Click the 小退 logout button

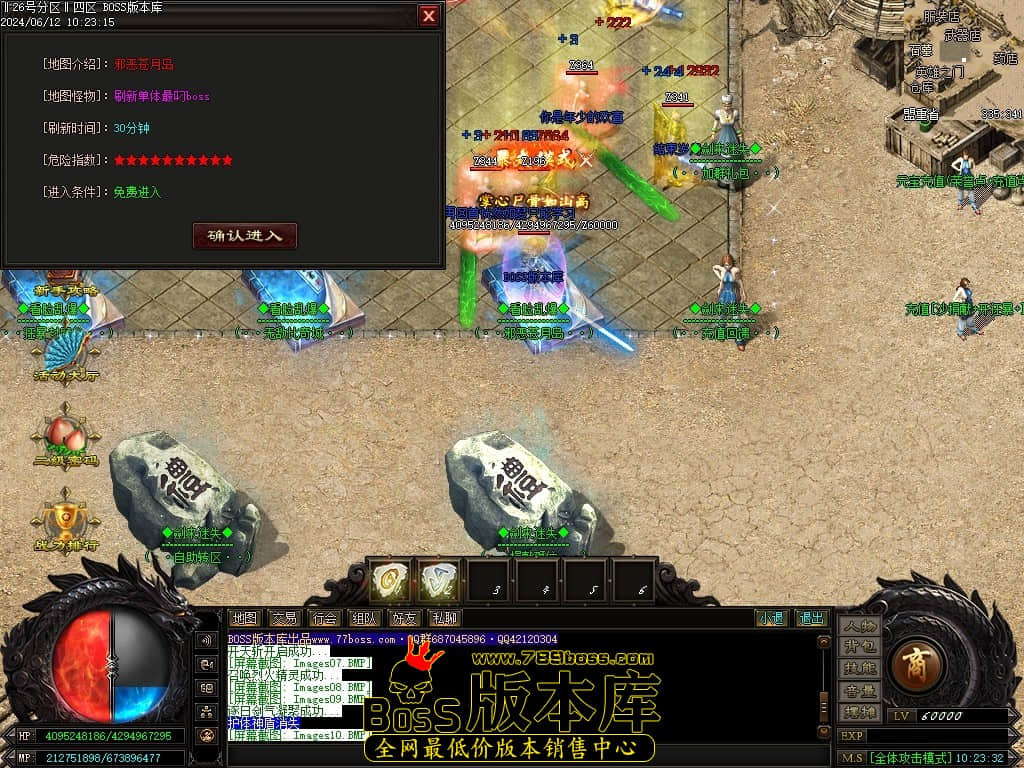tap(770, 618)
